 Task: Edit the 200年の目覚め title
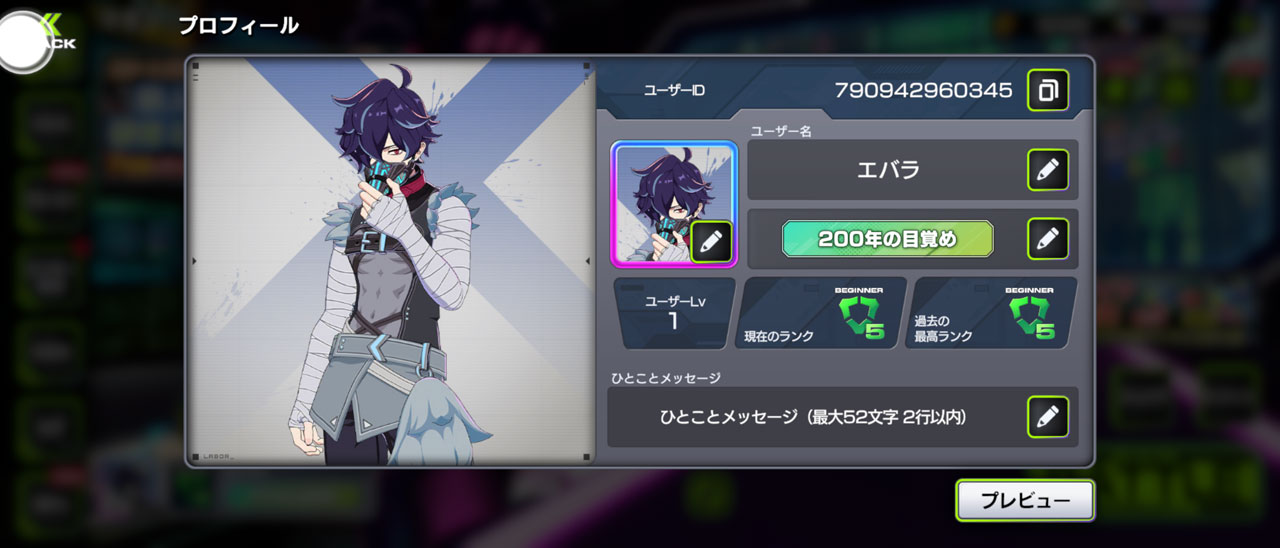1047,239
